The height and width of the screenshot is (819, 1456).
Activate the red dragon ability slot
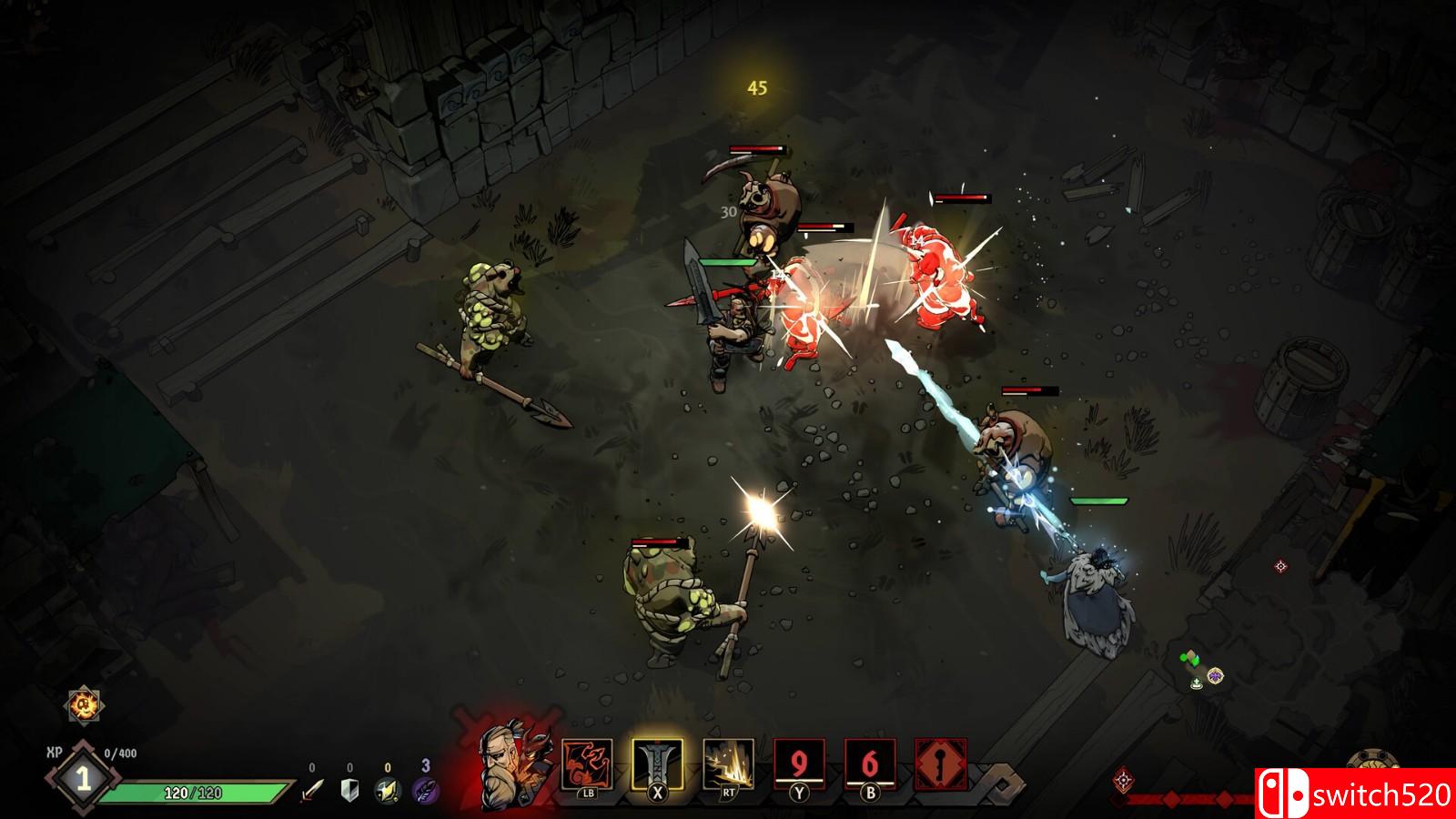pyautogui.click(x=587, y=764)
